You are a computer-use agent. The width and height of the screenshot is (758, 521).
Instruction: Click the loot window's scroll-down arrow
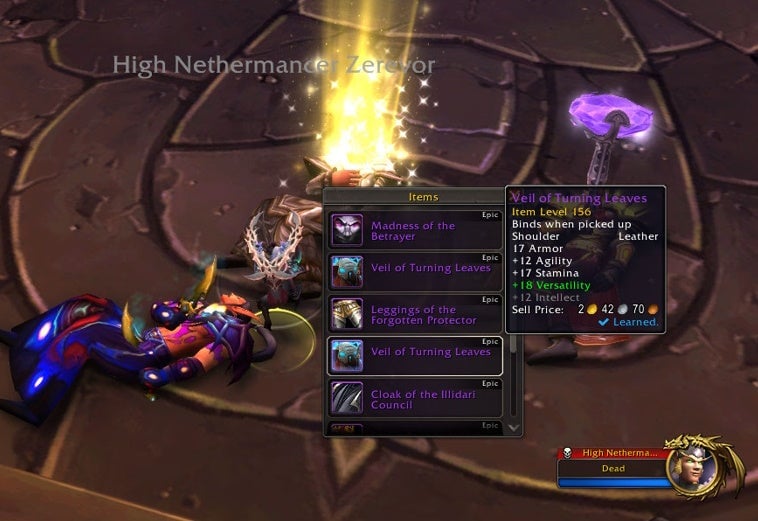[x=514, y=427]
